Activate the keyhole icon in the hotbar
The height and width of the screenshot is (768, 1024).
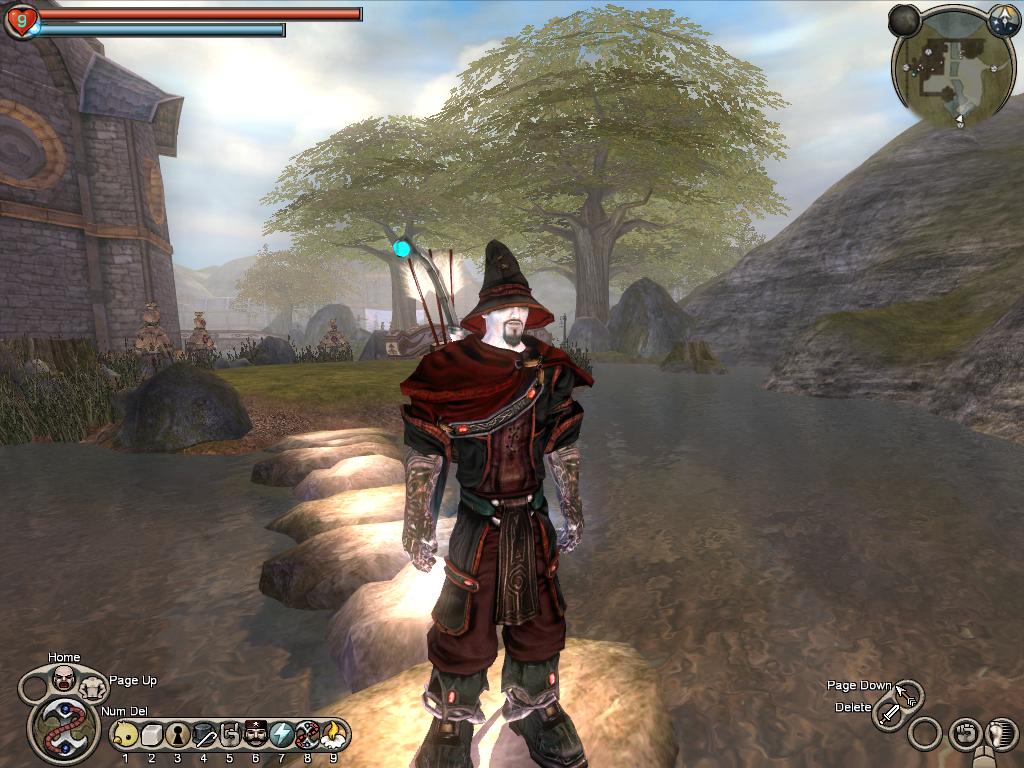click(x=178, y=736)
